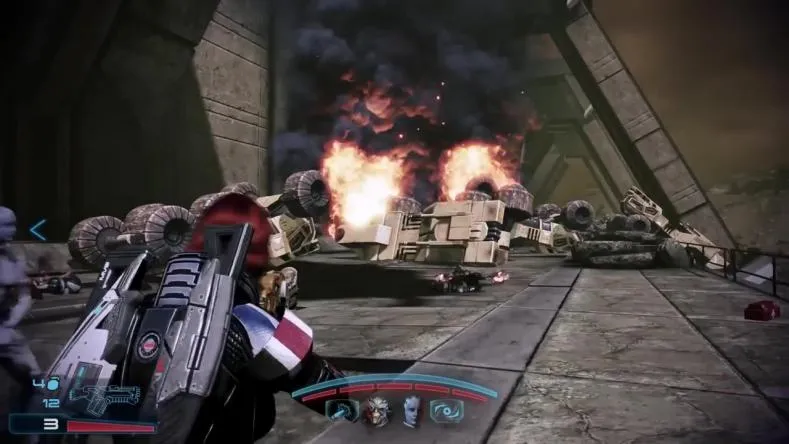Choose the blue asari squadmate portrait
Screen dimensions: 789x444
[411, 409]
